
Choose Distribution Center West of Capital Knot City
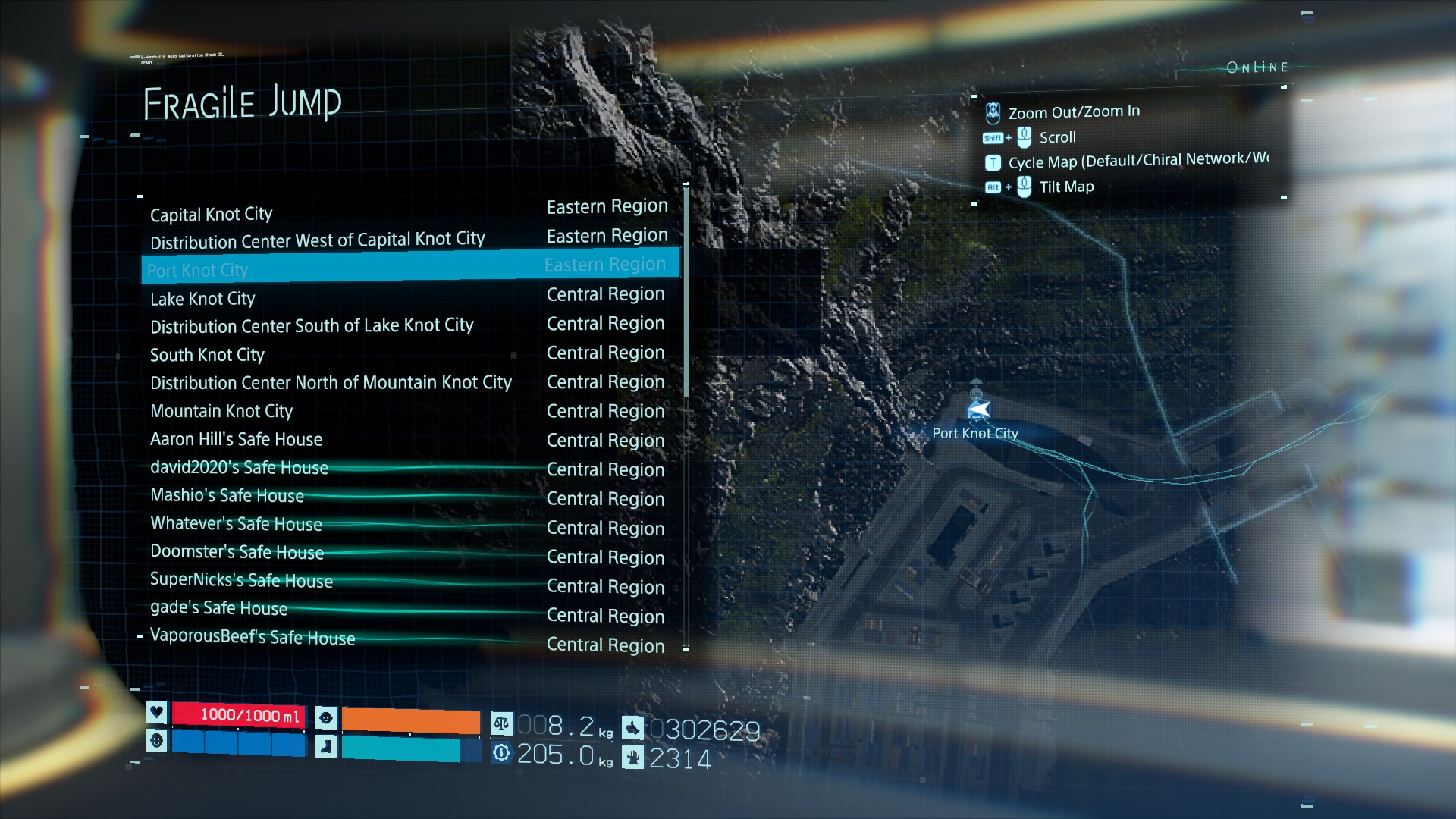tap(317, 241)
